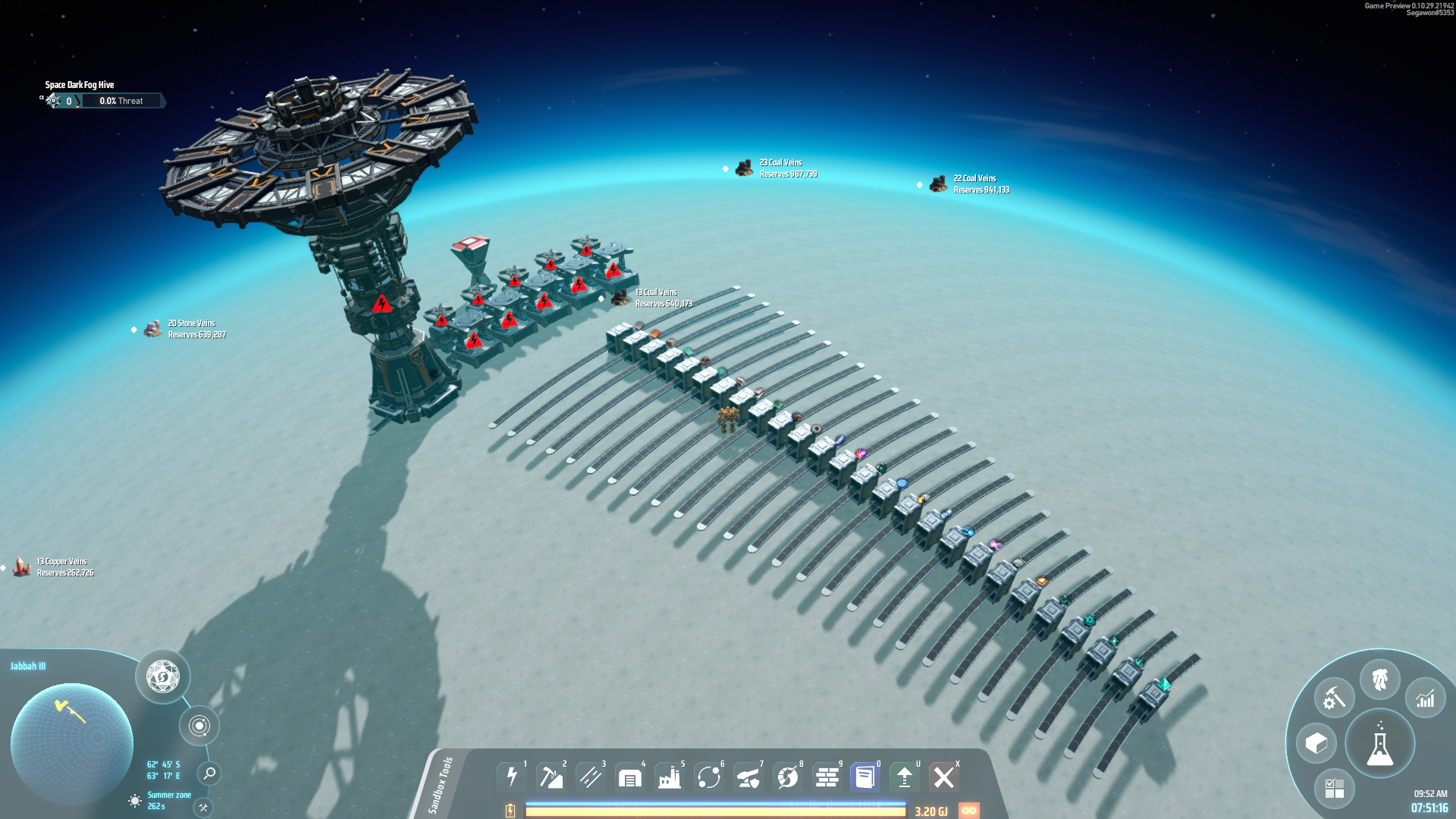Choose the defense turret build category
The height and width of the screenshot is (819, 1456).
point(748,777)
